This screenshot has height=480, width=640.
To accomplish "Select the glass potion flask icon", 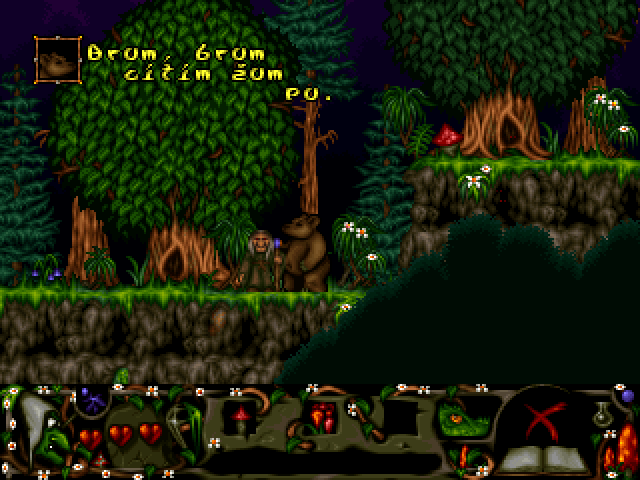I will (x=603, y=413).
